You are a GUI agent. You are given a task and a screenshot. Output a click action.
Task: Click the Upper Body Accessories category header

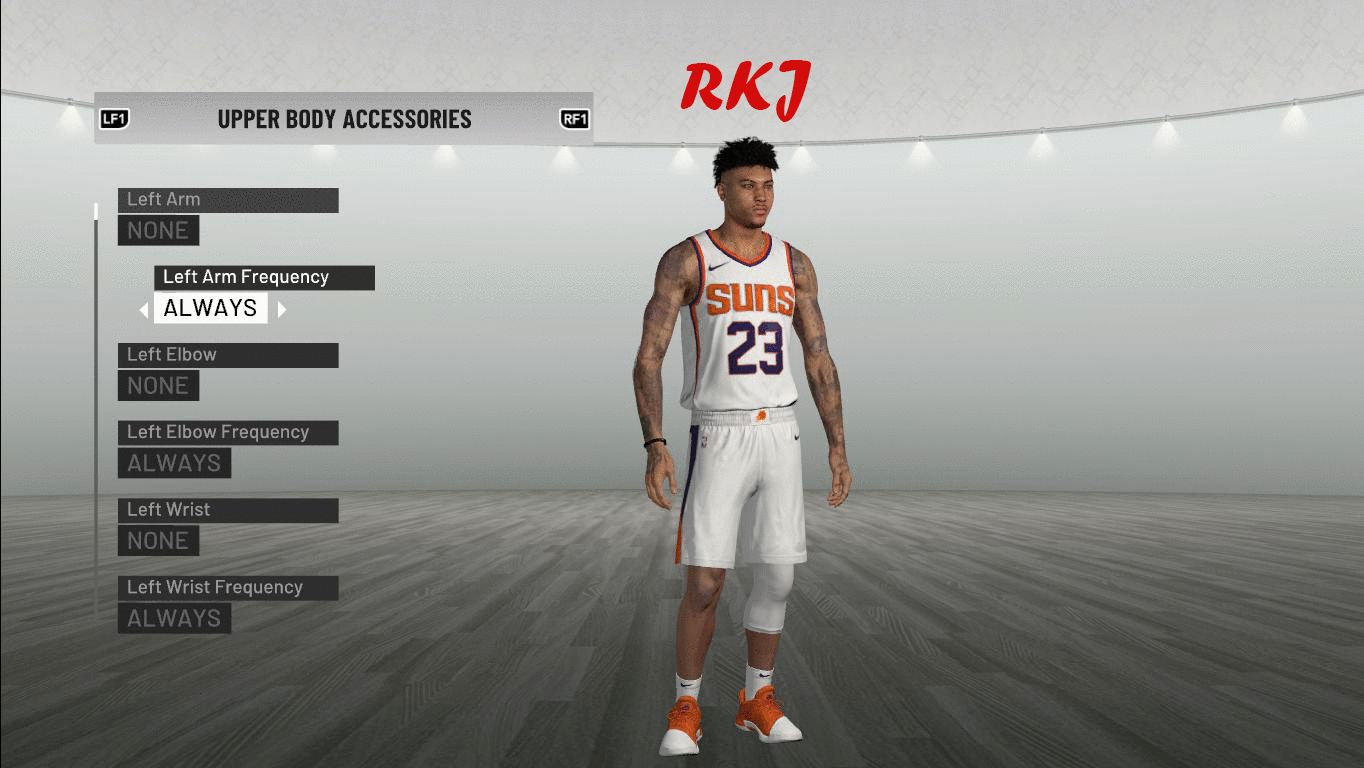[344, 119]
